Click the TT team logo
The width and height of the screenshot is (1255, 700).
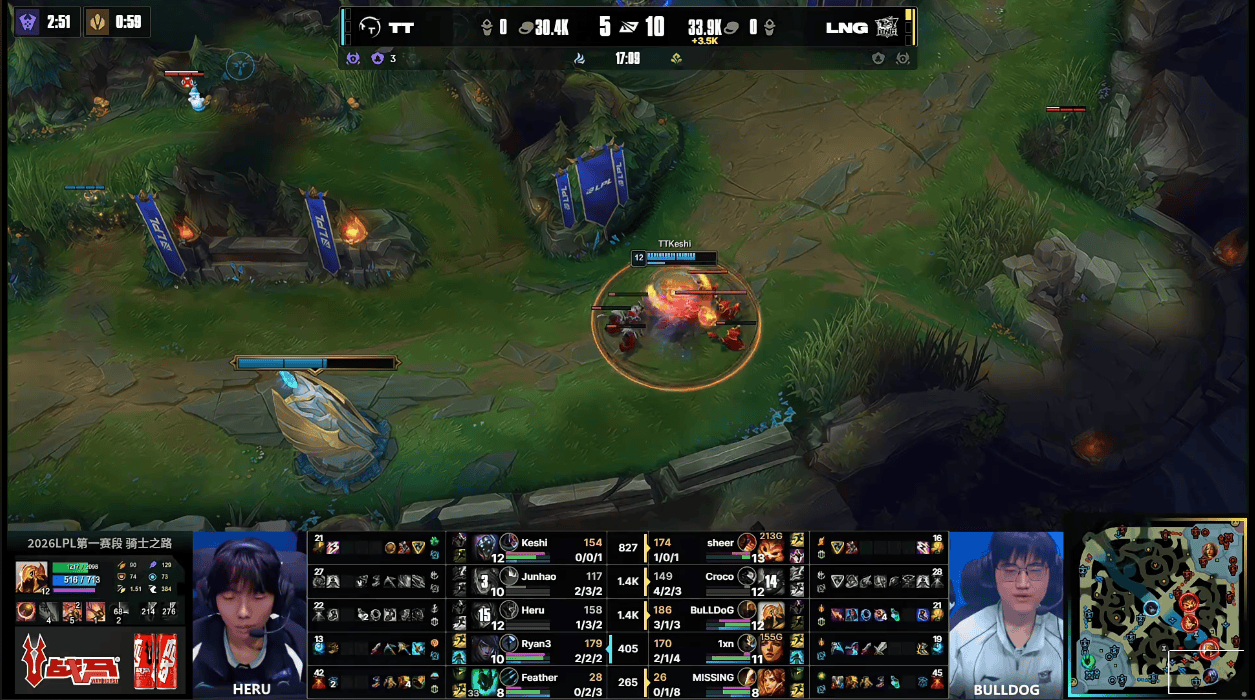pos(370,27)
